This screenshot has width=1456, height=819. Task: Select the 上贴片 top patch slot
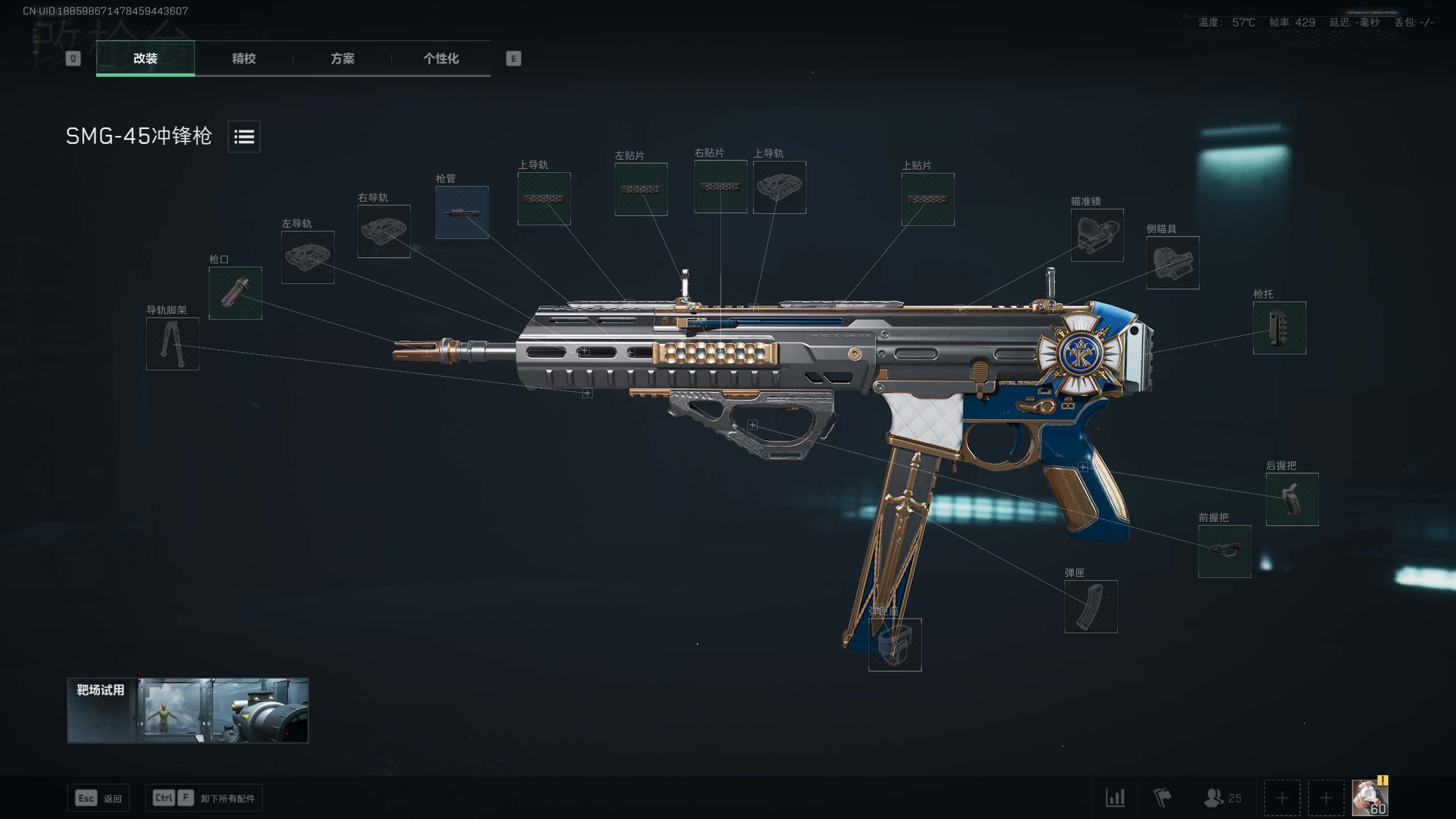click(x=928, y=200)
